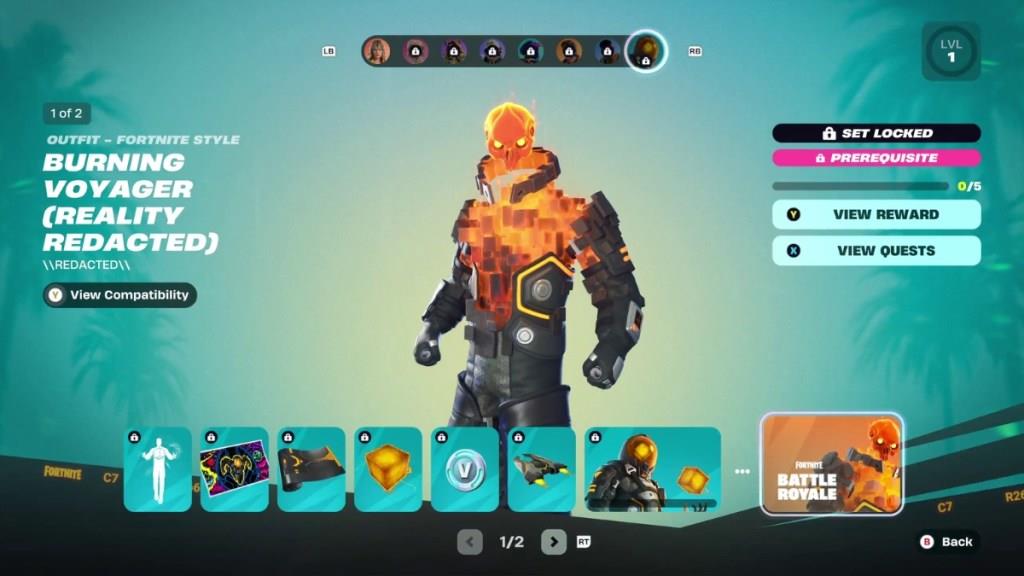Open the View Reward button

876,214
